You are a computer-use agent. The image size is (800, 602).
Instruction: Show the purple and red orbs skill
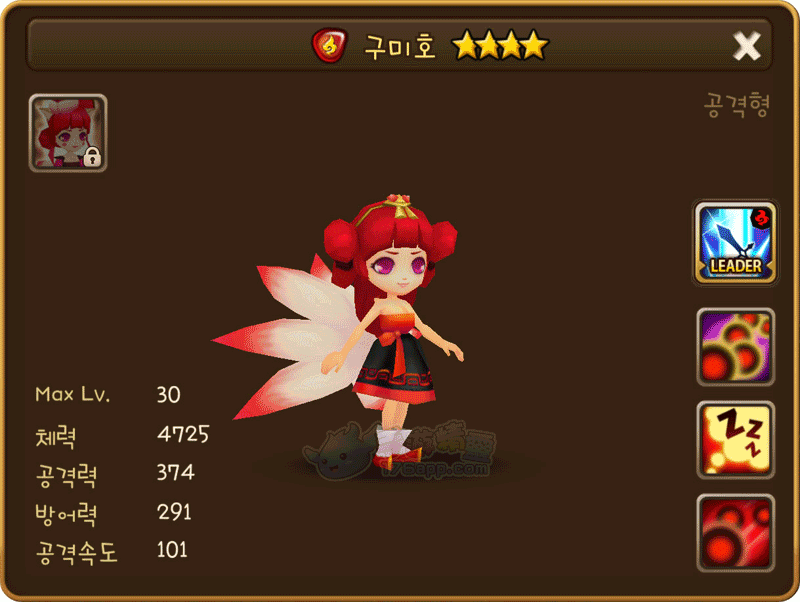735,347
